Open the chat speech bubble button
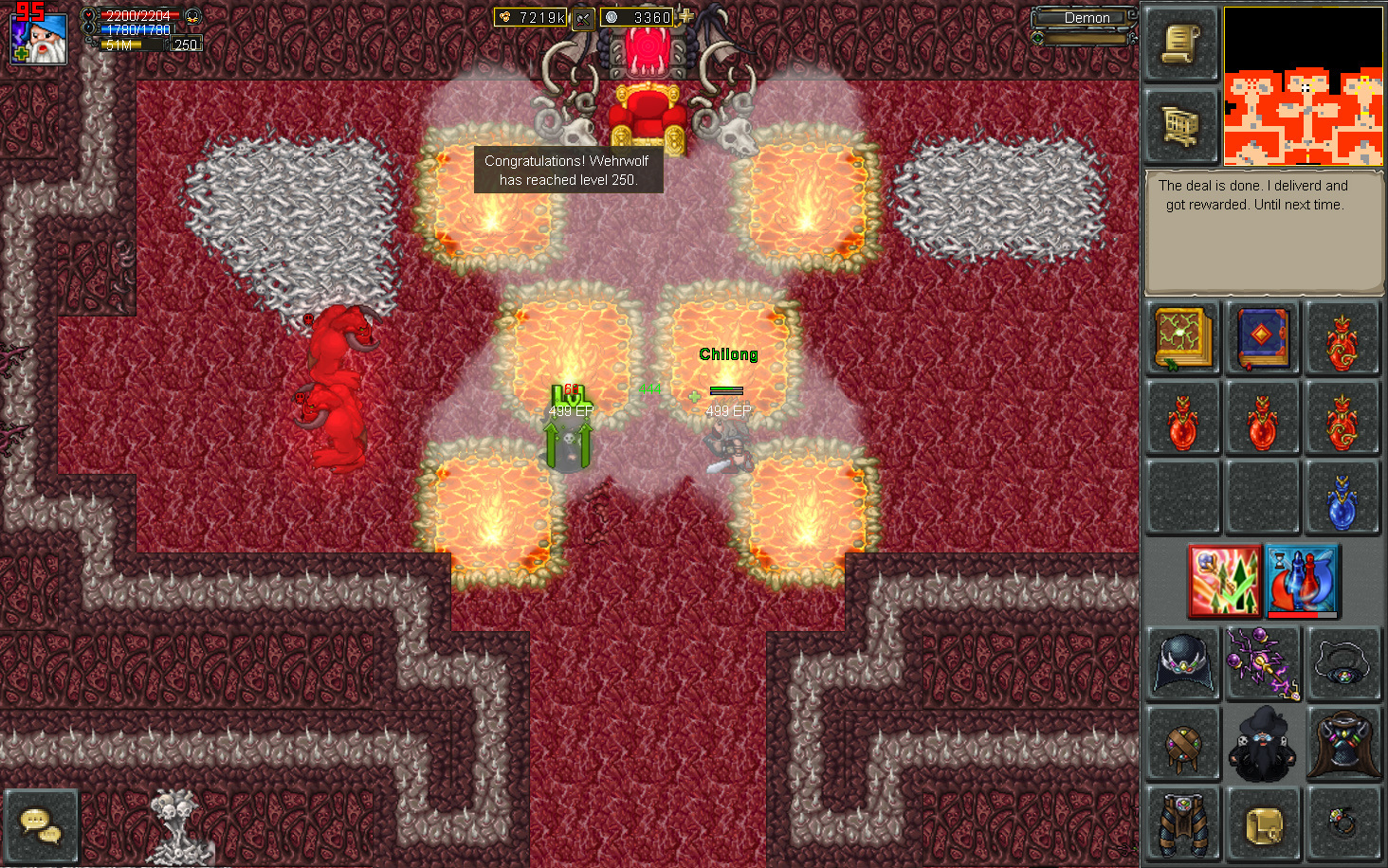 pos(40,825)
